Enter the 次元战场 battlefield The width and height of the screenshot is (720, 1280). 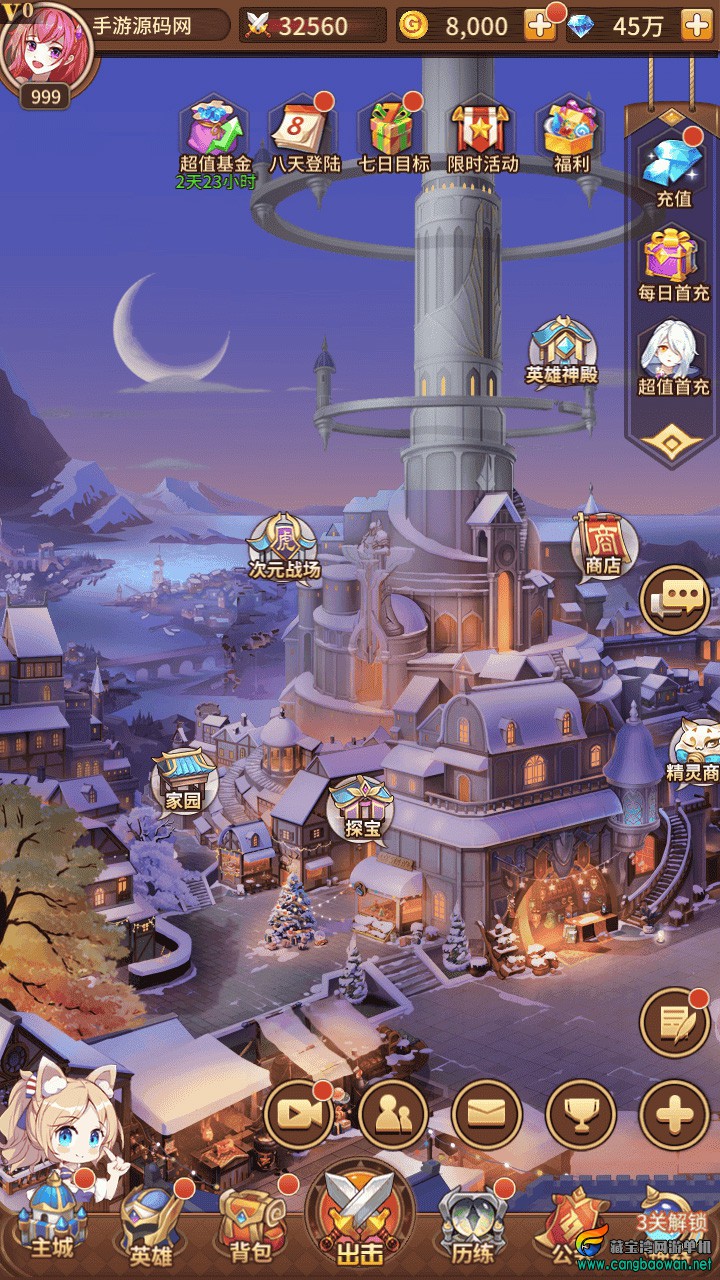(x=284, y=546)
